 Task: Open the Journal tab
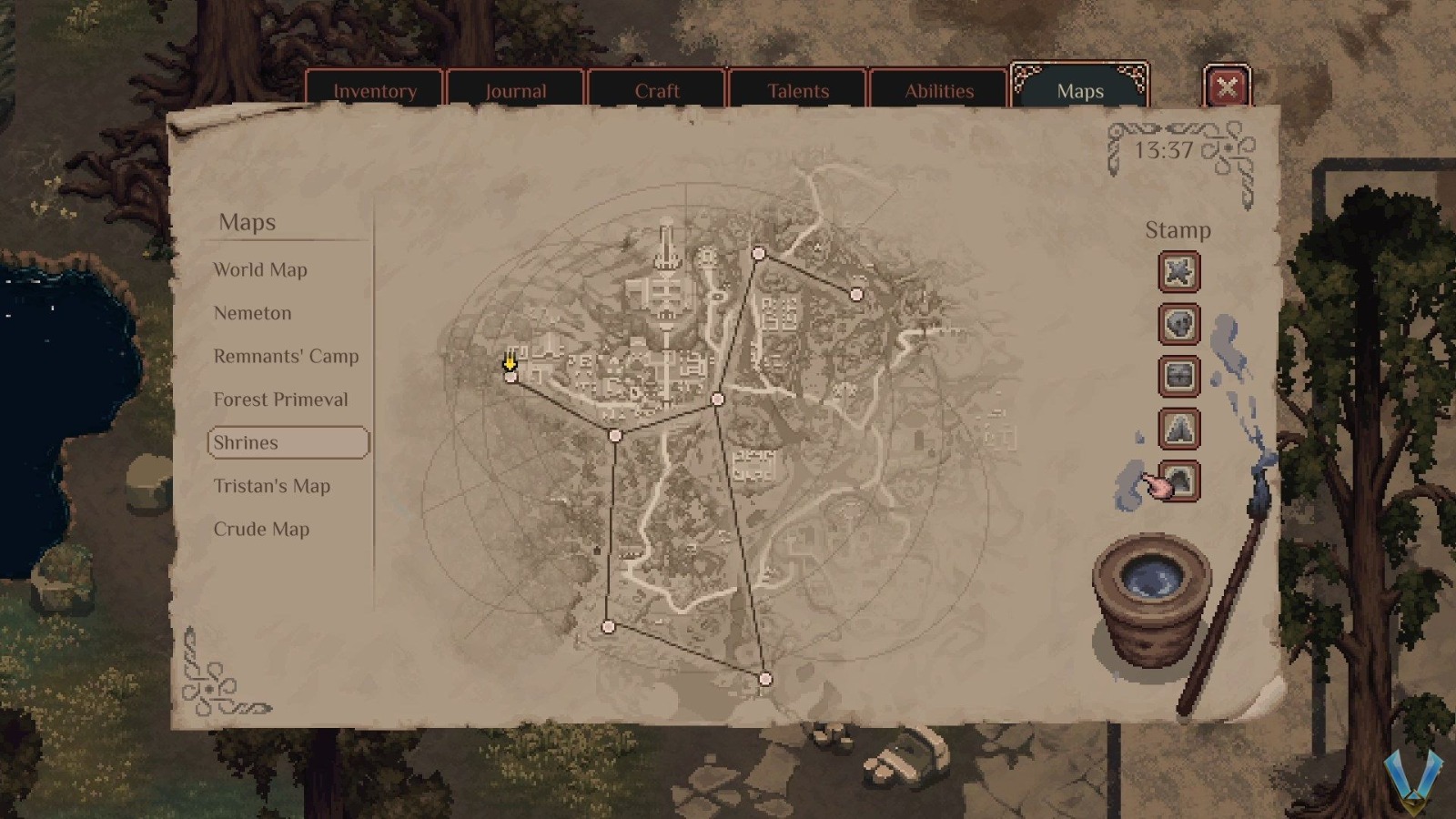[x=516, y=90]
